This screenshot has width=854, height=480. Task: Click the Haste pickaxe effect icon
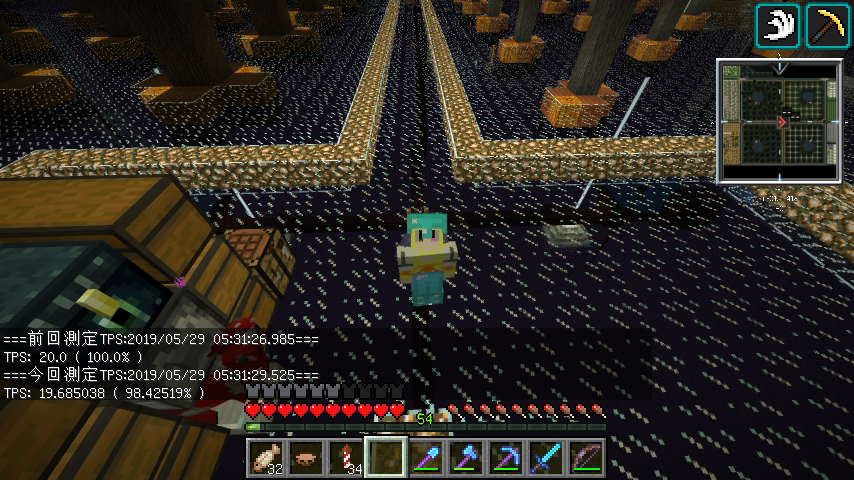pyautogui.click(x=824, y=25)
